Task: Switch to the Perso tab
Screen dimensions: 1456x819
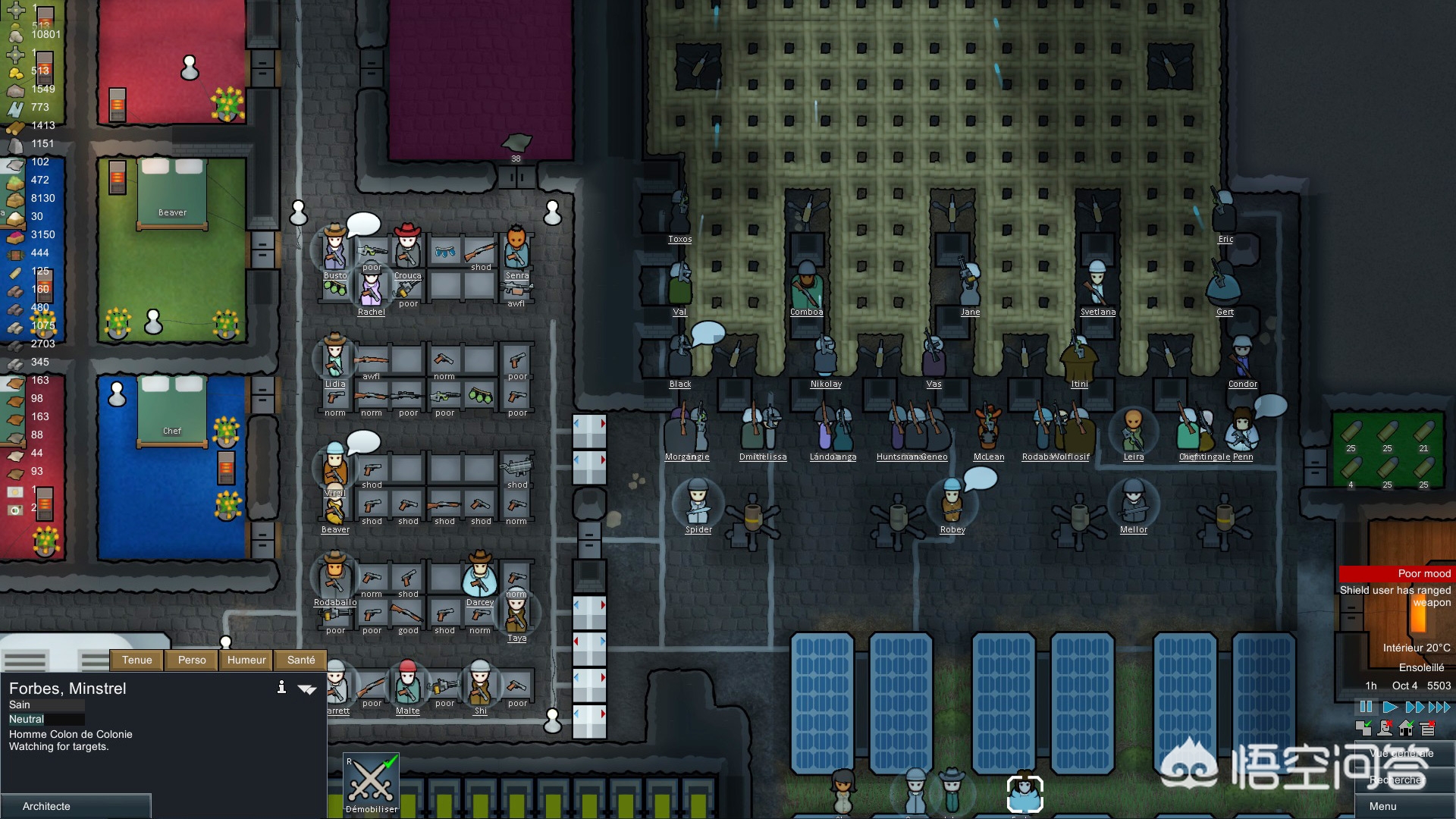Action: pos(192,660)
